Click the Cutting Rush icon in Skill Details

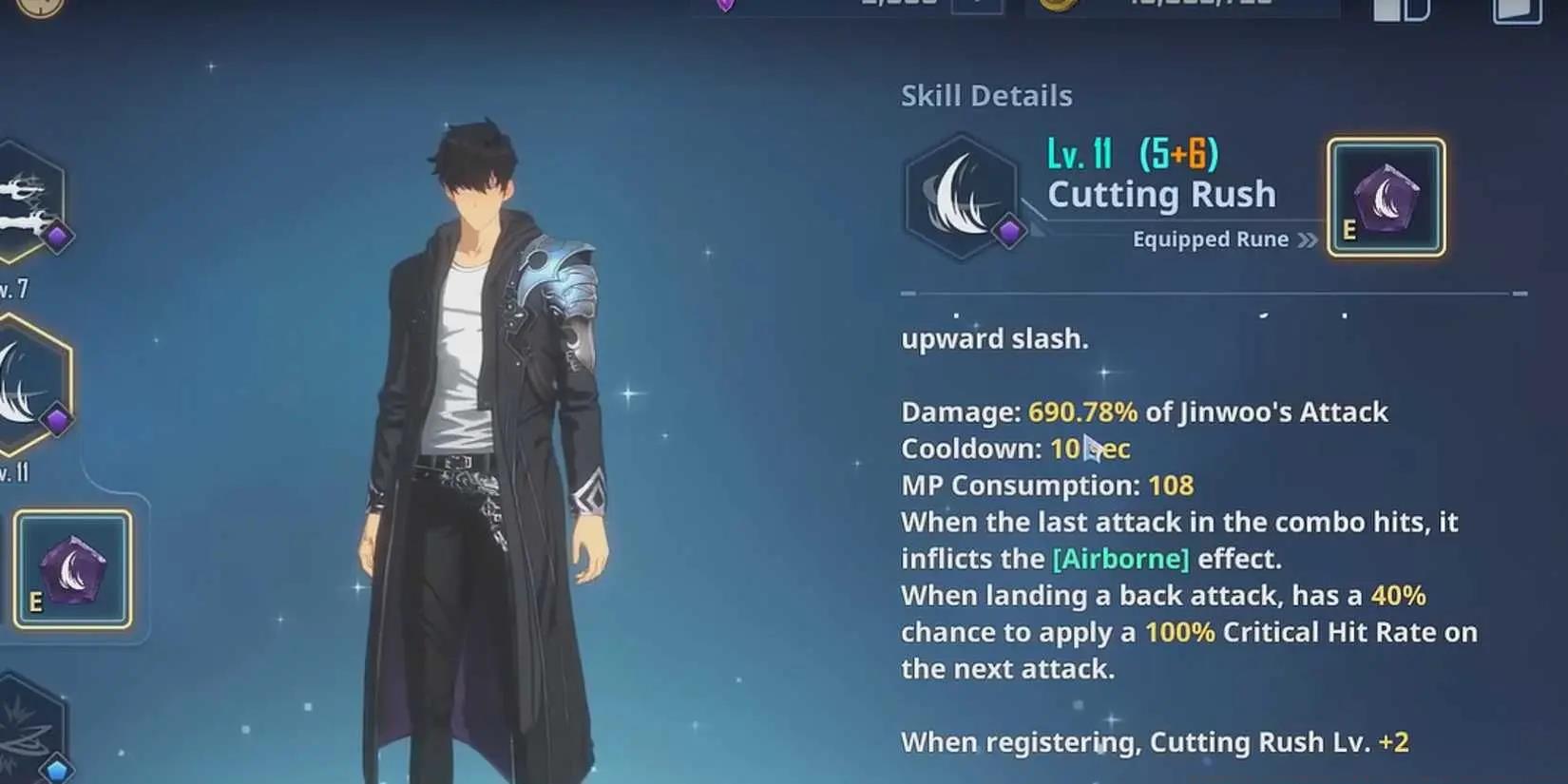pos(961,197)
